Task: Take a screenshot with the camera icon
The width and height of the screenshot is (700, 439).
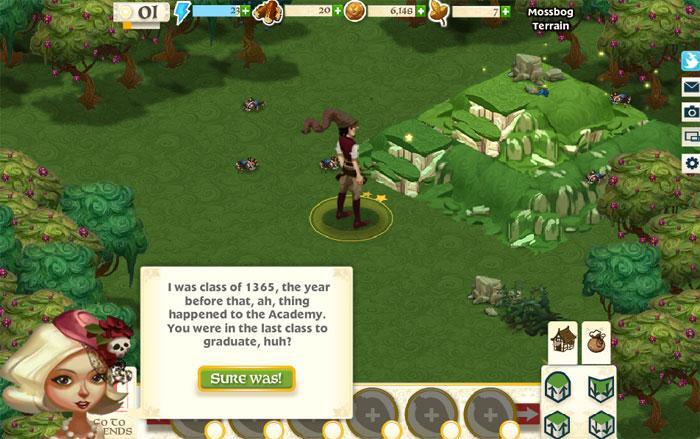Action: (690, 112)
